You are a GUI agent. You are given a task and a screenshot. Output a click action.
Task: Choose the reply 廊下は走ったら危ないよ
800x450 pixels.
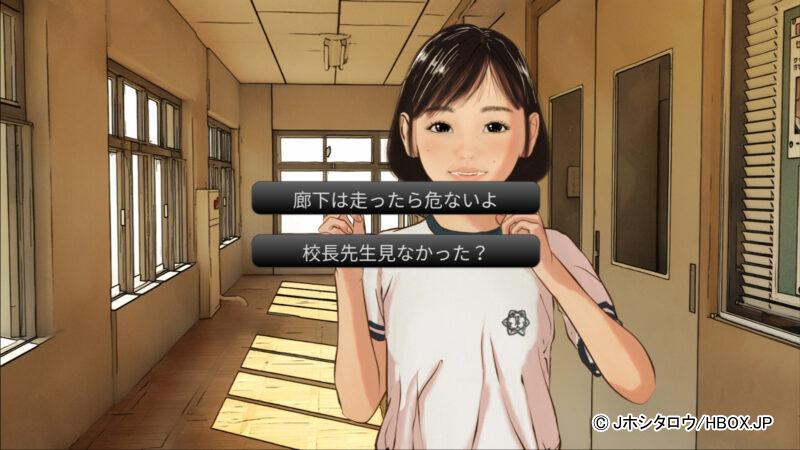(x=396, y=198)
